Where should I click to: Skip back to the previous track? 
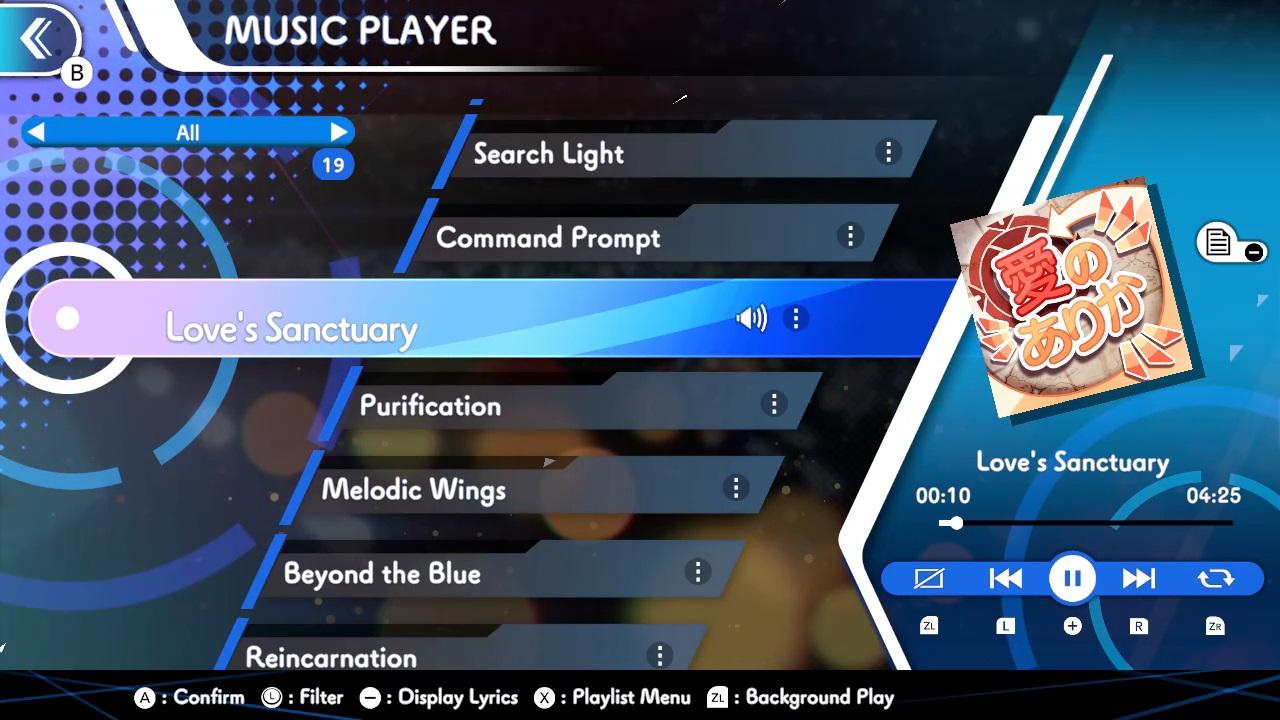[x=1005, y=578]
